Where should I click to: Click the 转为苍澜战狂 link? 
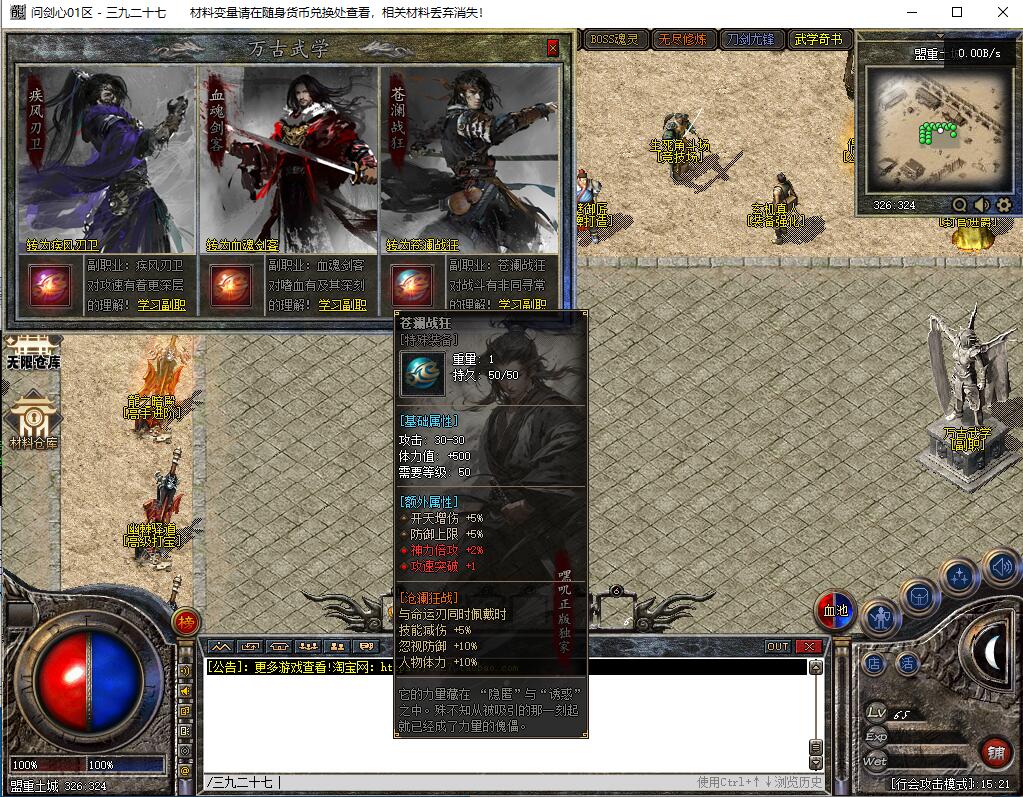pyautogui.click(x=423, y=245)
